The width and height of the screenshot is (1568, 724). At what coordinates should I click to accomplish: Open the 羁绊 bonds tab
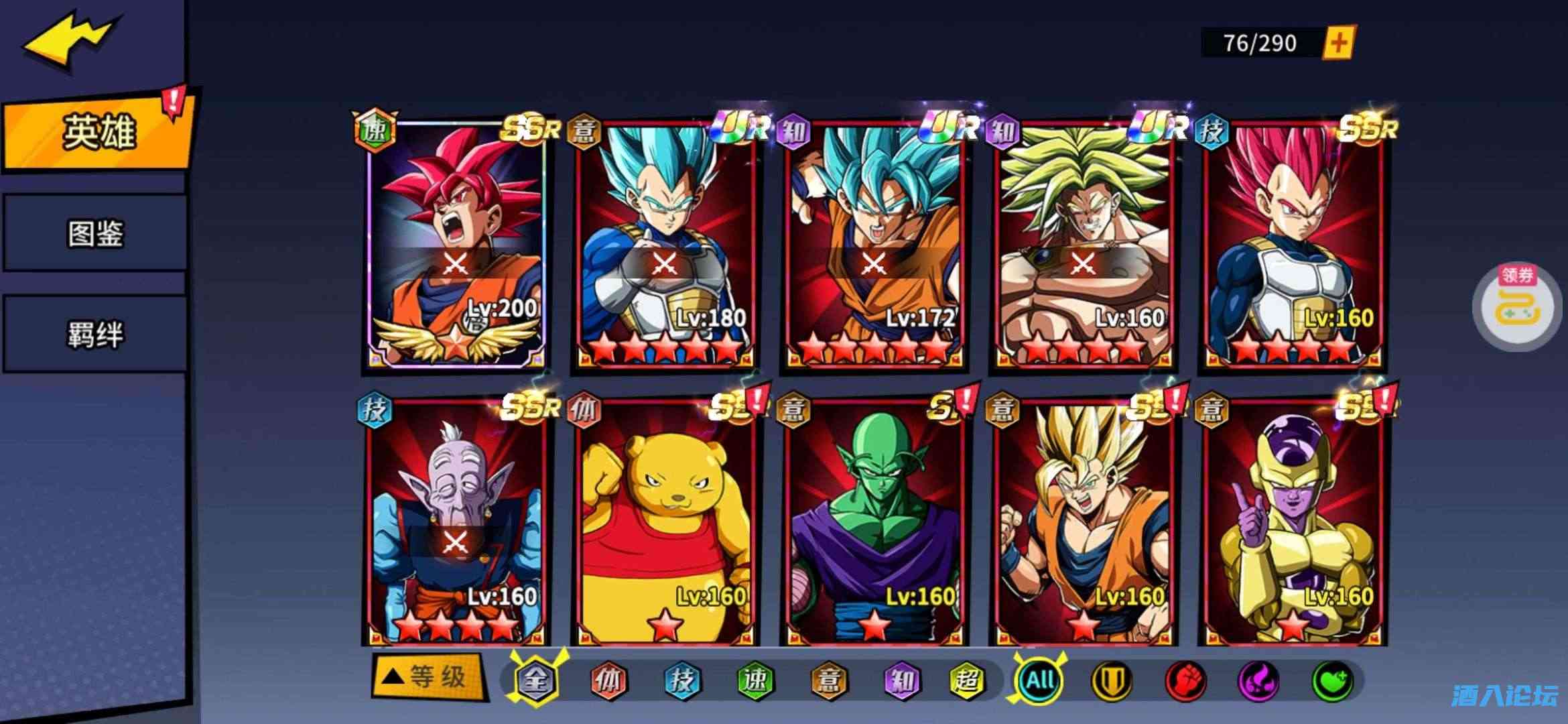tap(95, 334)
